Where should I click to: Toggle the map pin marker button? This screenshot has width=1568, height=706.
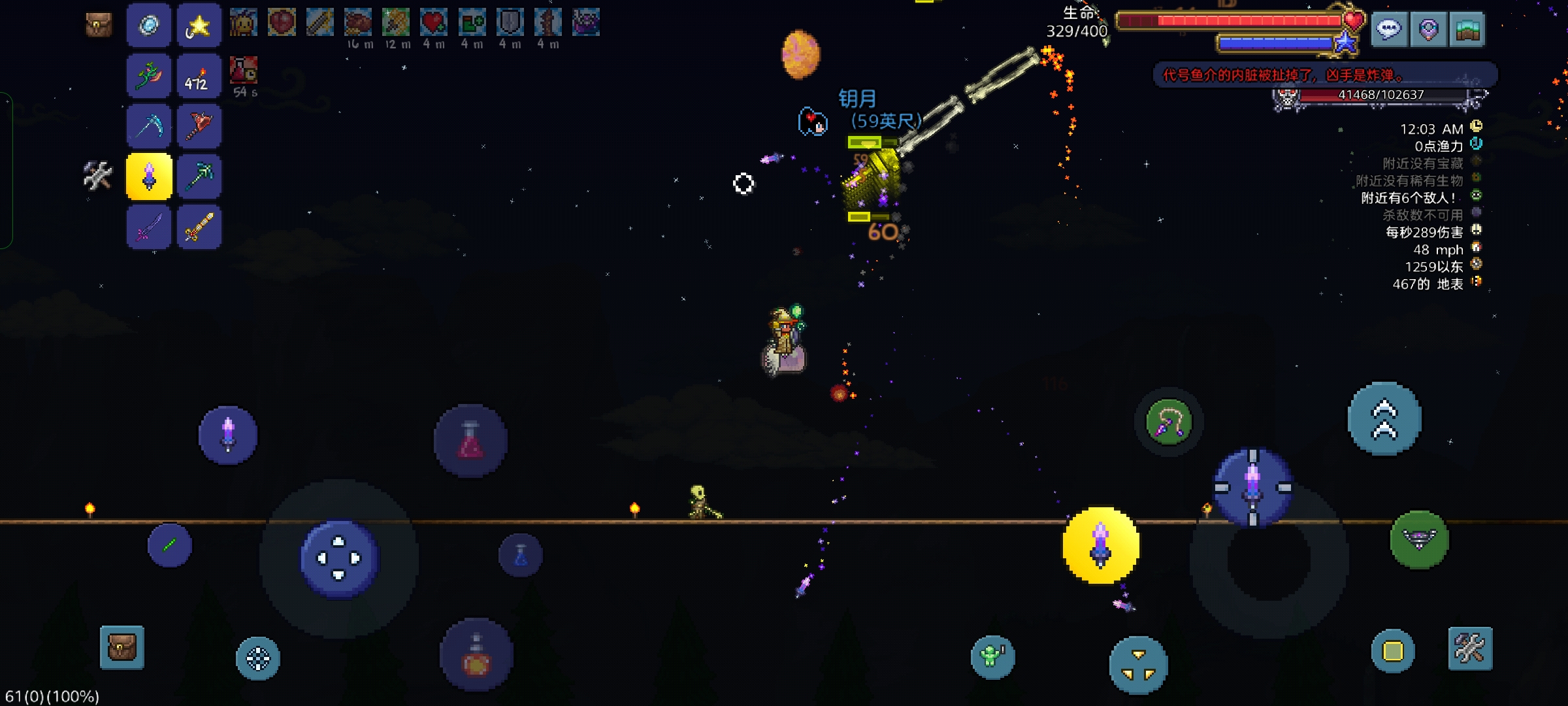[x=1428, y=29]
